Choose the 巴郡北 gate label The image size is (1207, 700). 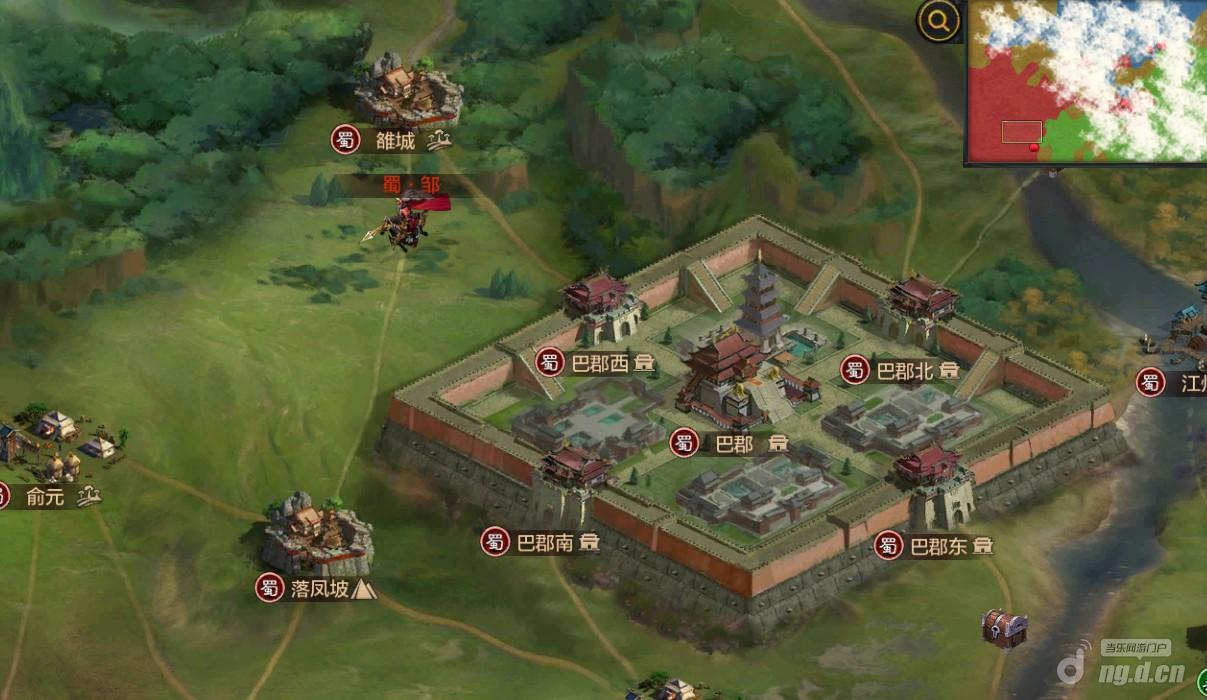(903, 371)
